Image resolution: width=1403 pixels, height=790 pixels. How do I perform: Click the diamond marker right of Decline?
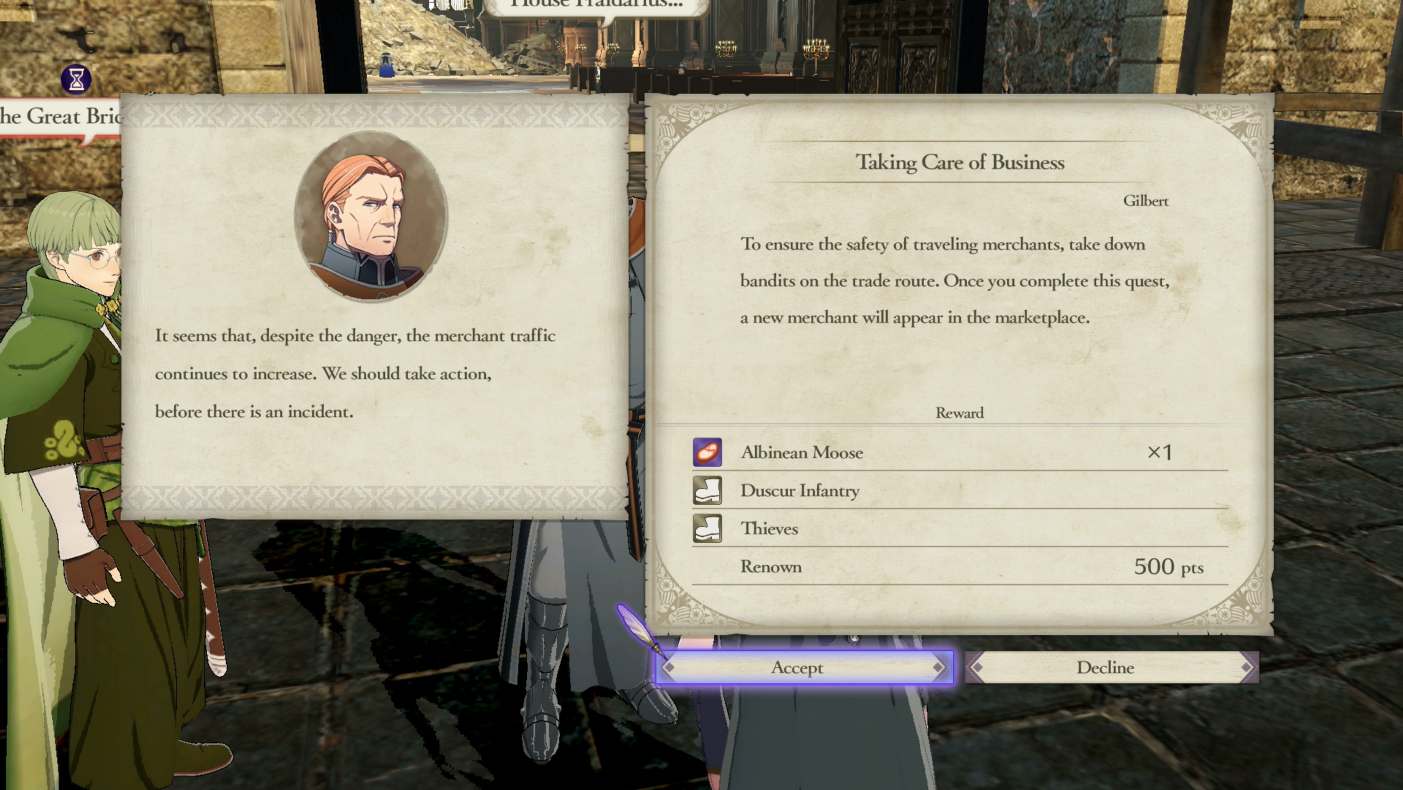click(1247, 667)
